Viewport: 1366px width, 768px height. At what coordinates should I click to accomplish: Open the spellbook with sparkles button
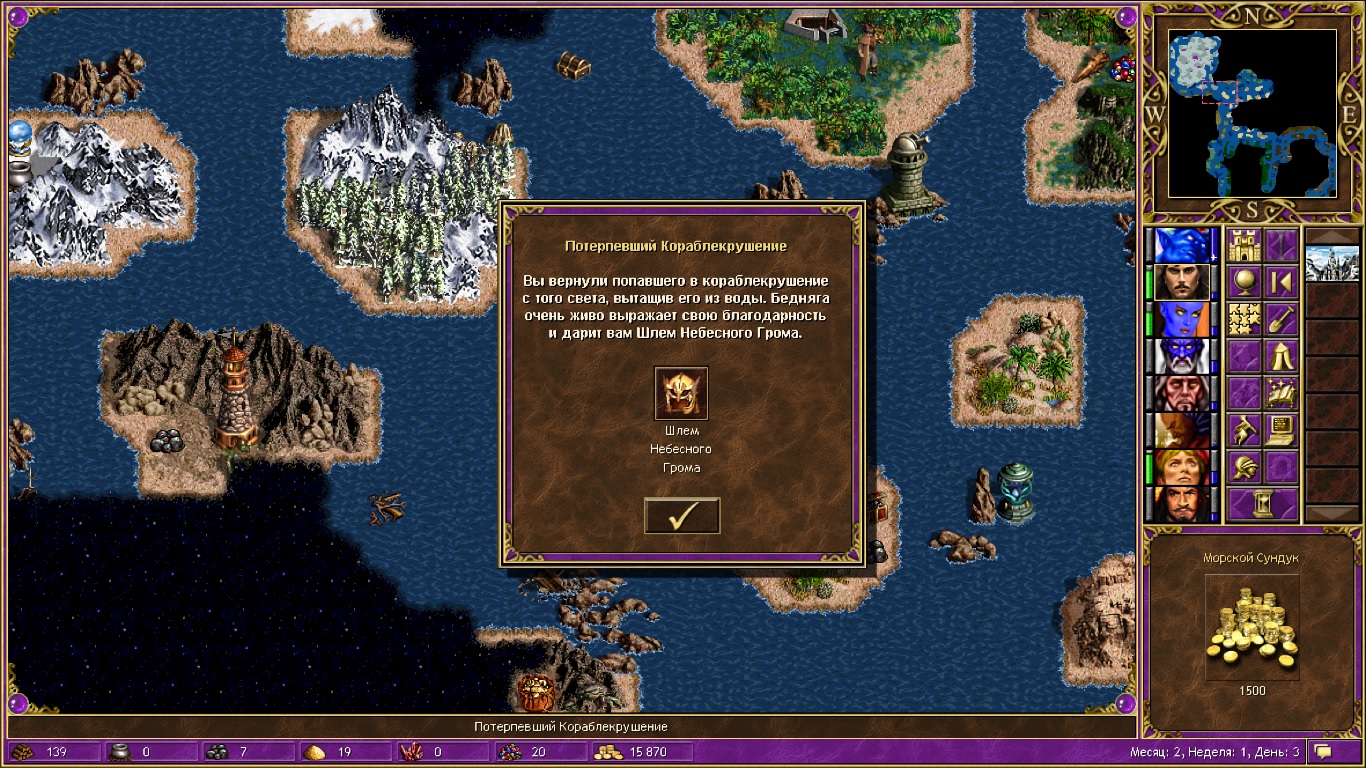coord(1281,393)
